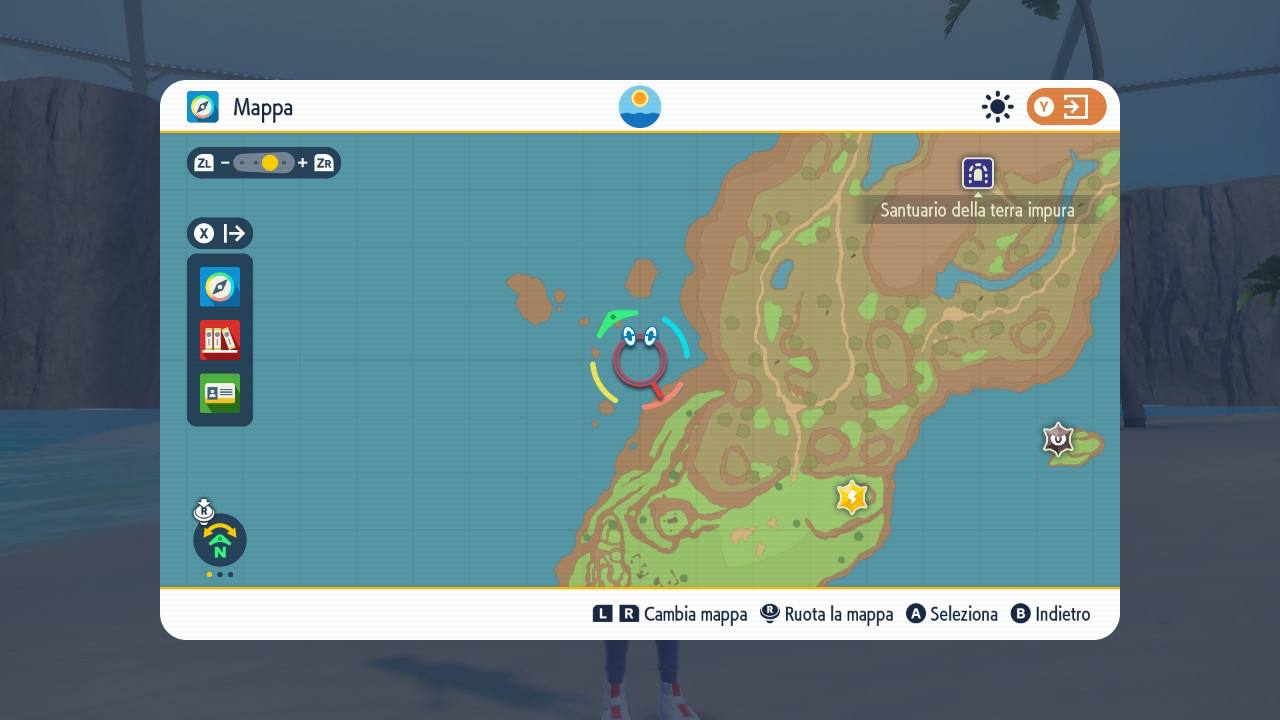The height and width of the screenshot is (720, 1280).
Task: Click the daytime sun-over-sea icon
Action: (x=640, y=107)
